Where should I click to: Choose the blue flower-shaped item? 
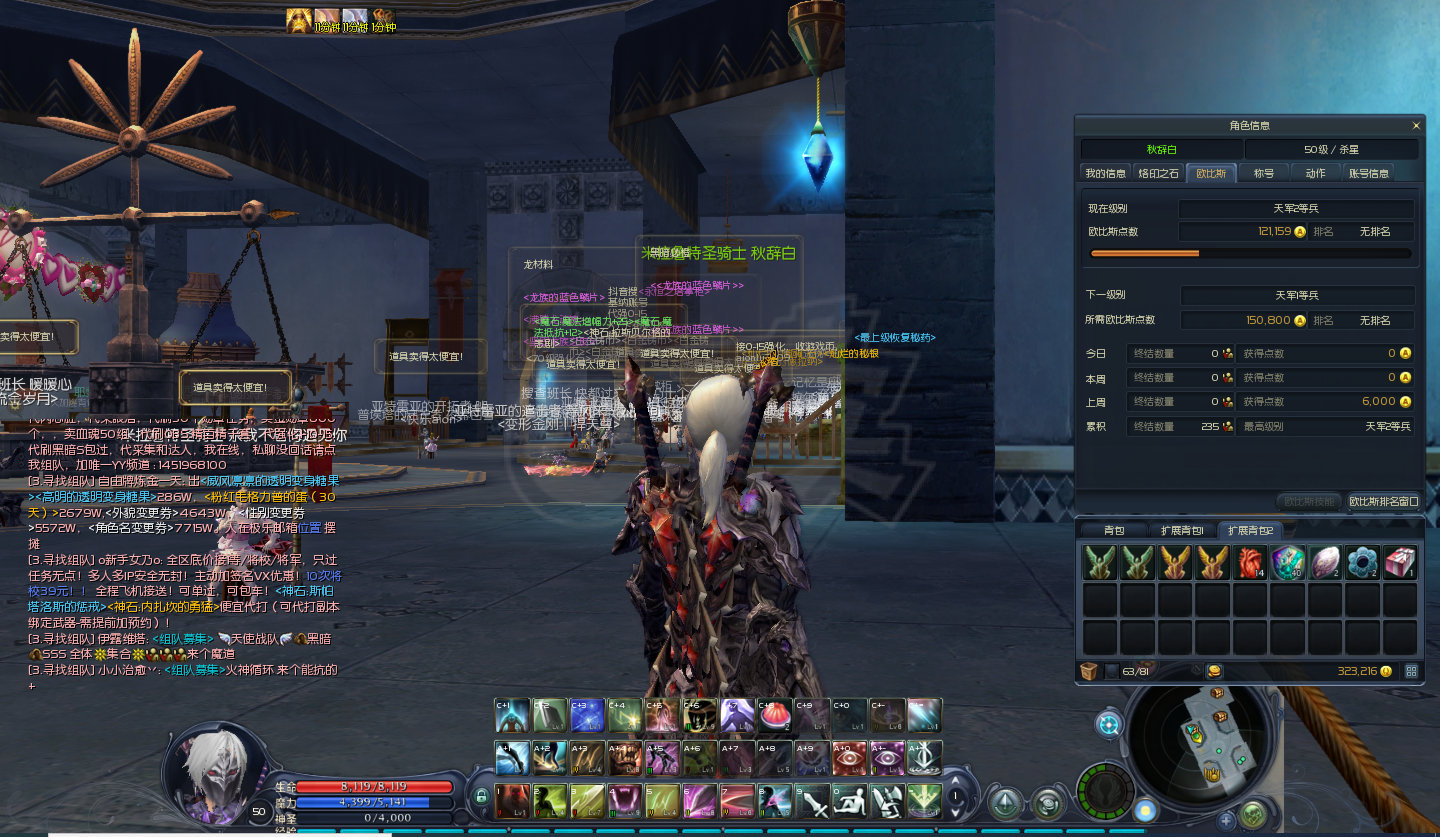(x=1362, y=563)
